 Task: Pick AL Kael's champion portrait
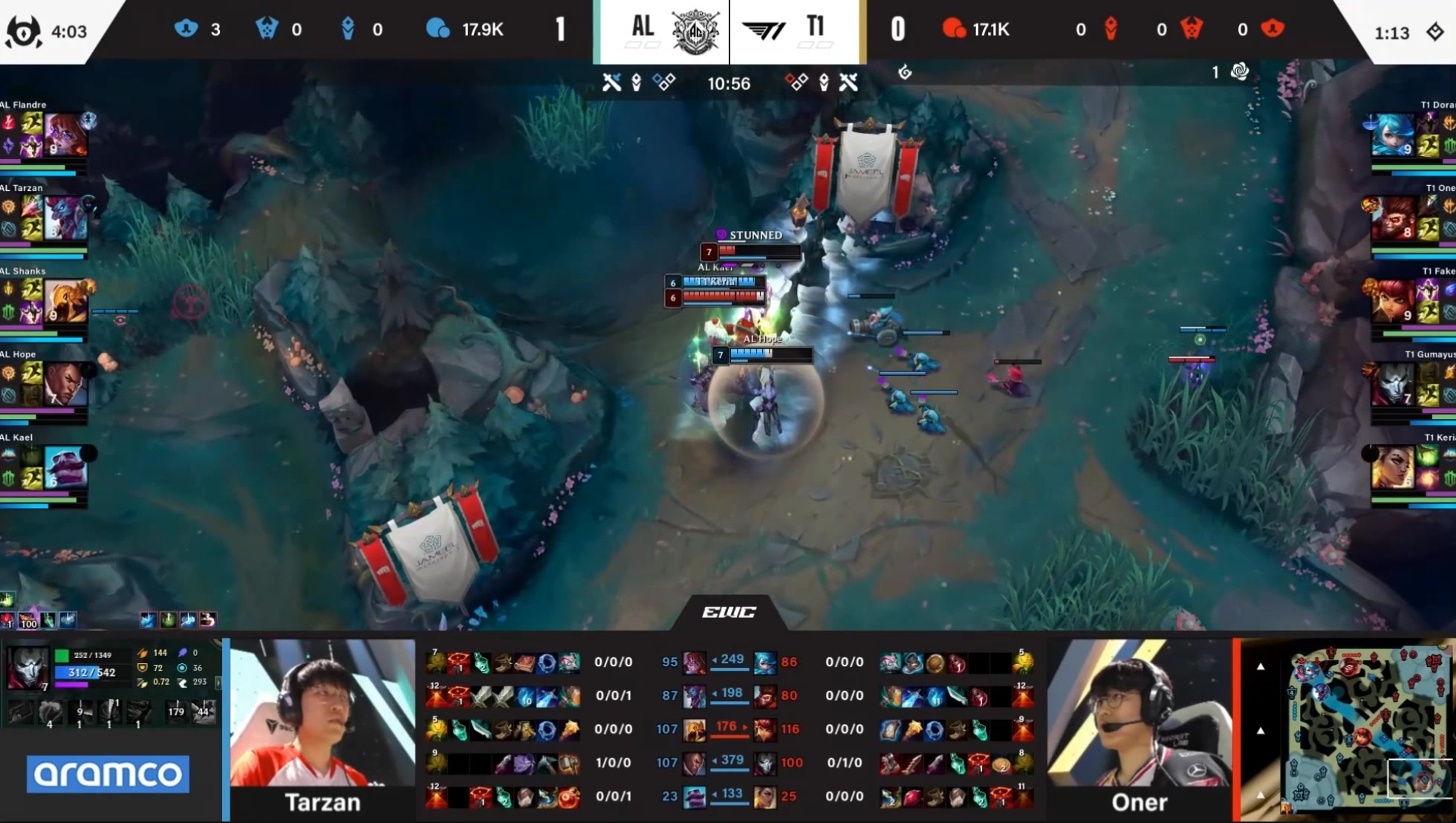click(65, 467)
